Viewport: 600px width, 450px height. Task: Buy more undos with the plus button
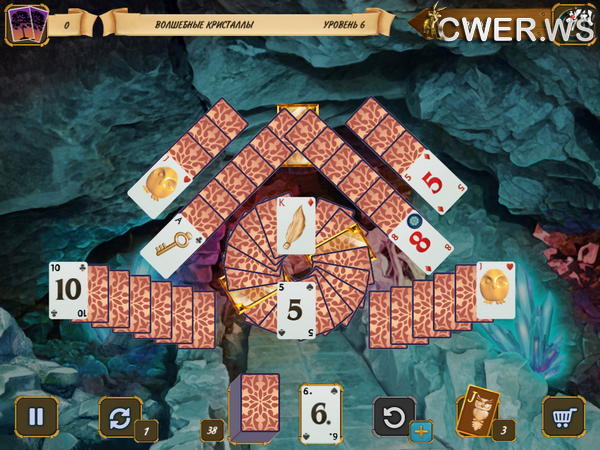coord(422,431)
